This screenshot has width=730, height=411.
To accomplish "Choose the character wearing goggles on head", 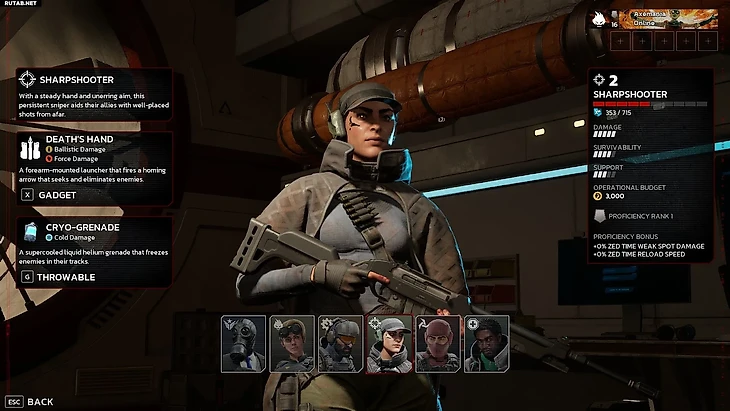I will 292,343.
